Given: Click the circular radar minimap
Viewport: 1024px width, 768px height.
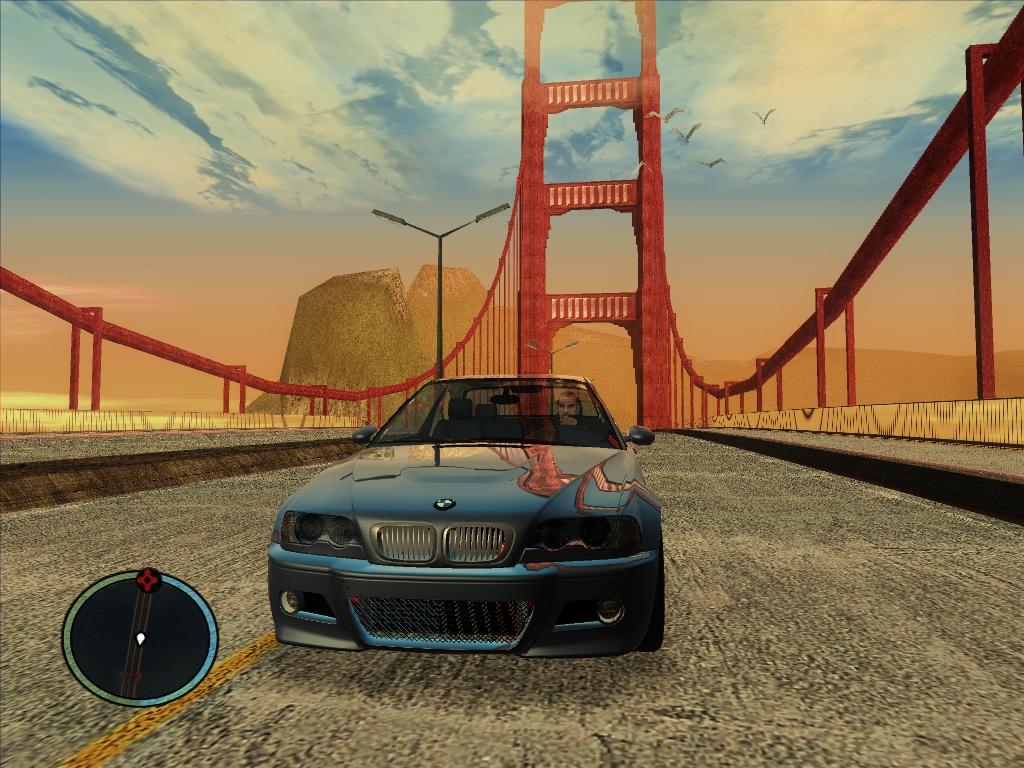Looking at the screenshot, I should point(140,637).
